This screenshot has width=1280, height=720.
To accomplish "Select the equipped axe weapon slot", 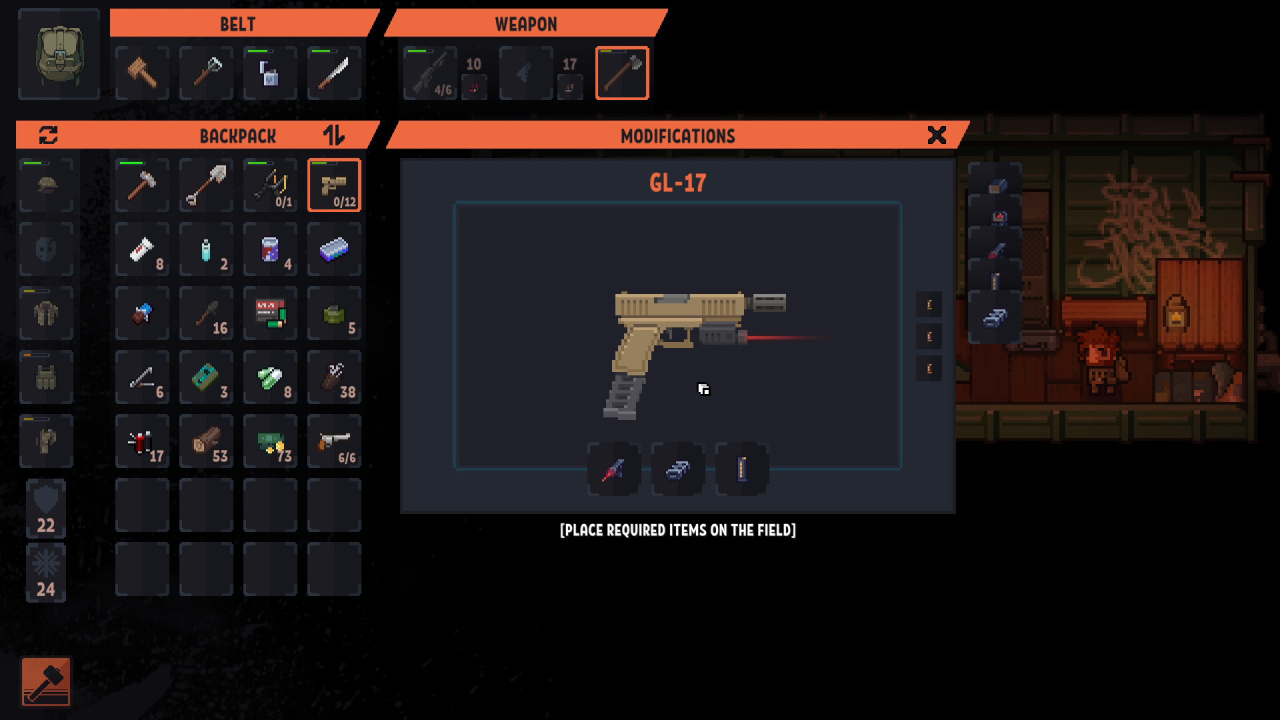I will (x=622, y=73).
